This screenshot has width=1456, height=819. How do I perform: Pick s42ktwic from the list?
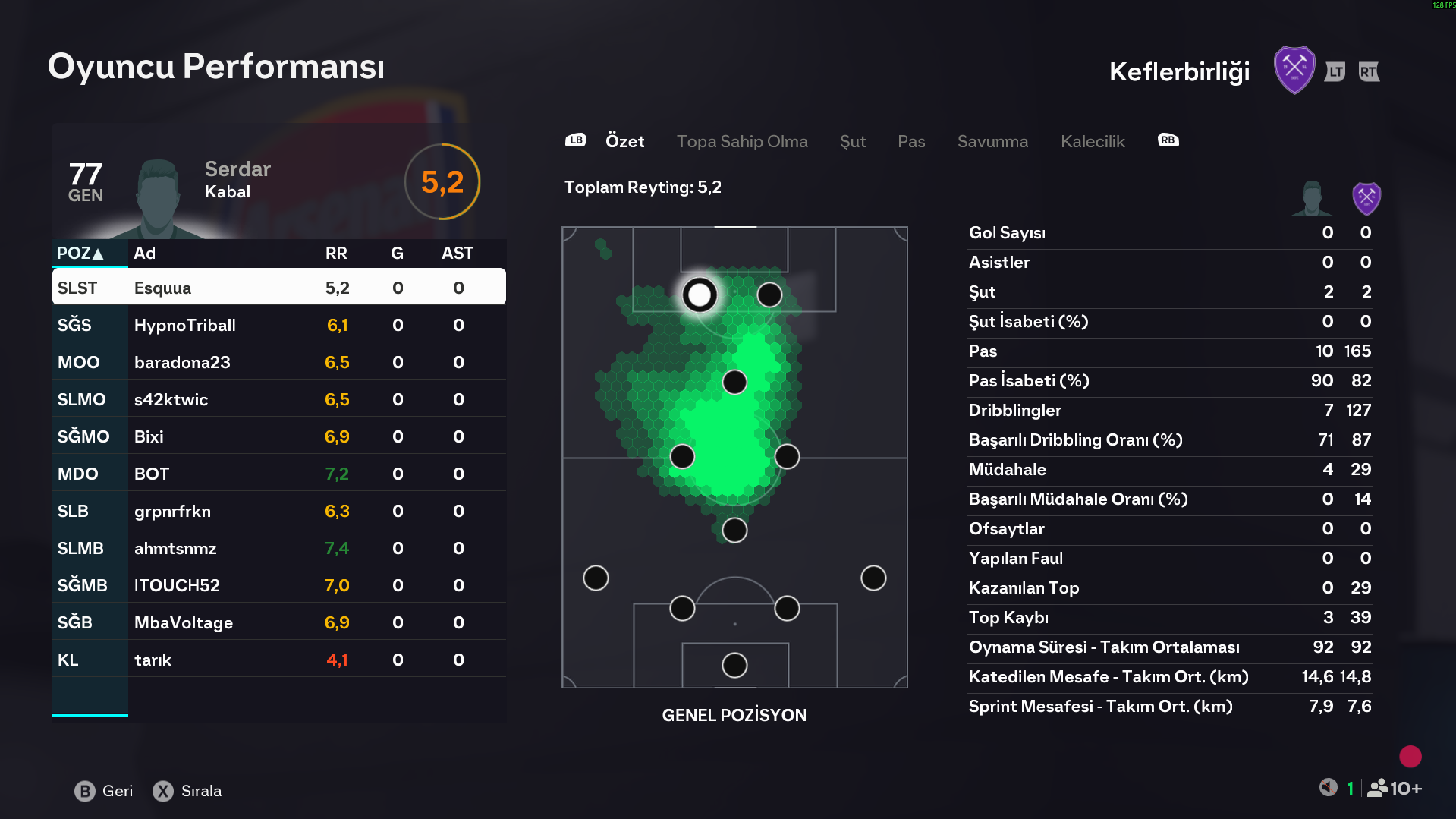(278, 399)
